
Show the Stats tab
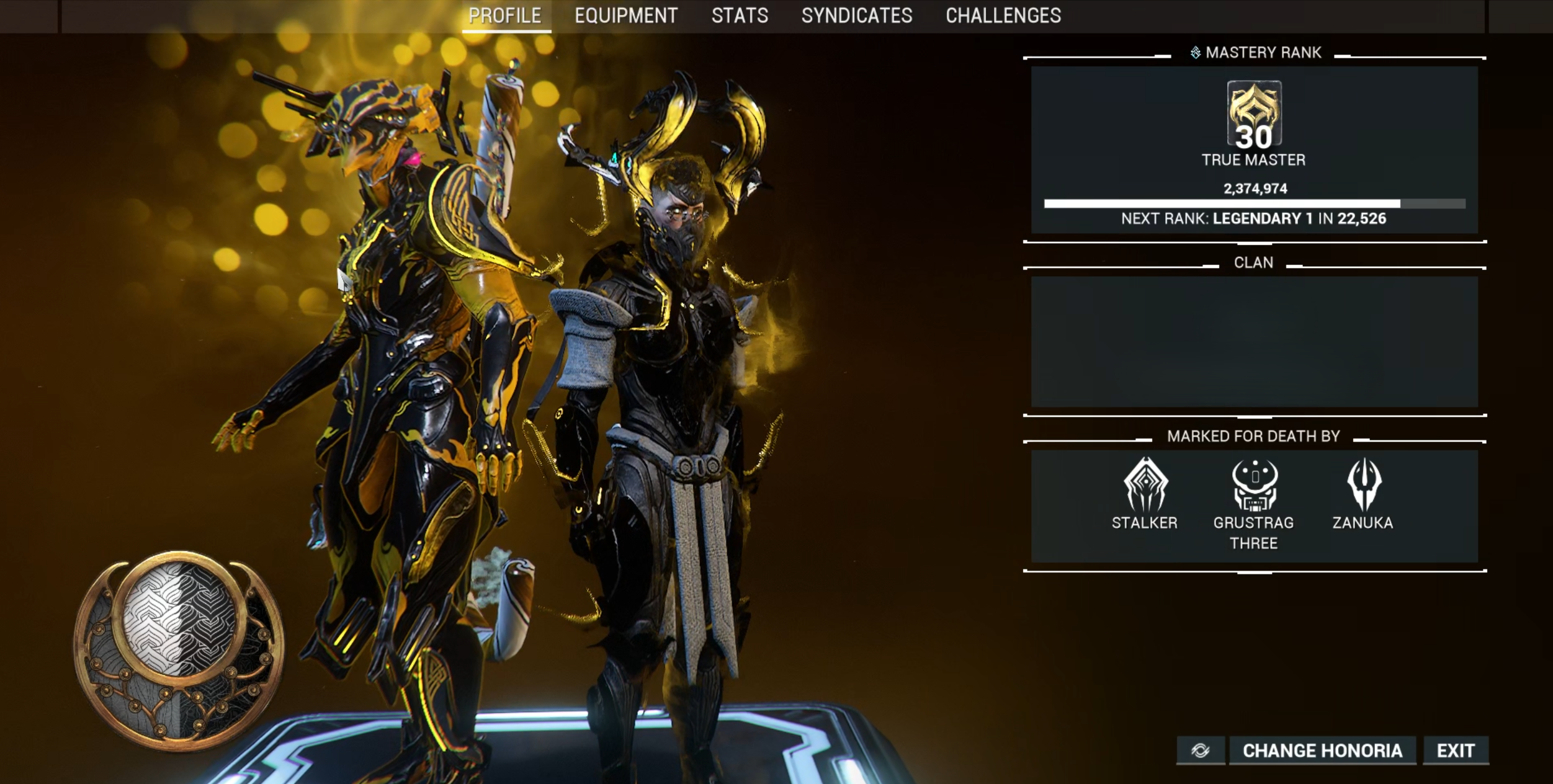pyautogui.click(x=740, y=16)
